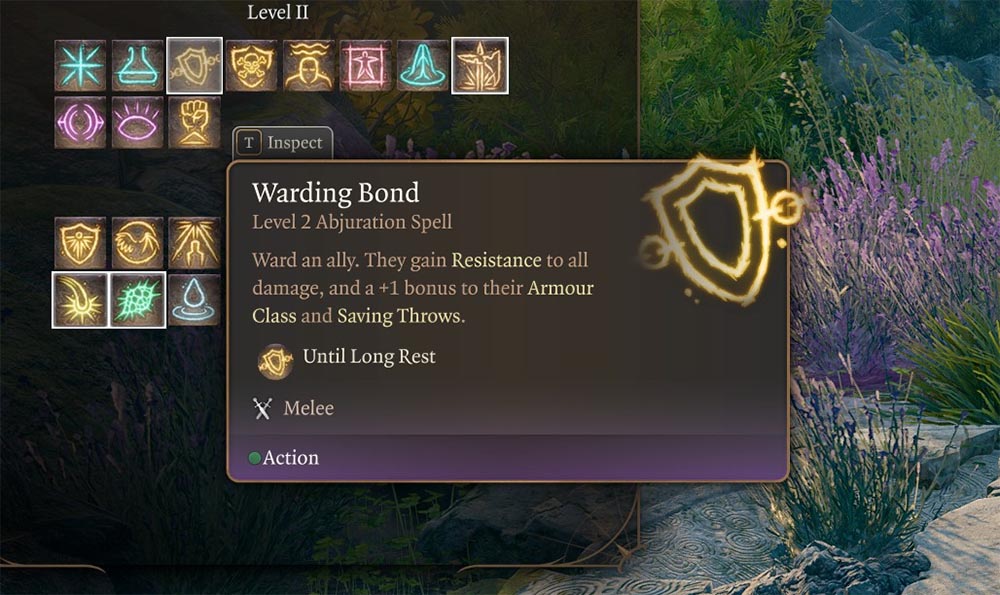Select the golden wings circle spell
Viewport: 1000px width, 595px height.
pos(137,243)
